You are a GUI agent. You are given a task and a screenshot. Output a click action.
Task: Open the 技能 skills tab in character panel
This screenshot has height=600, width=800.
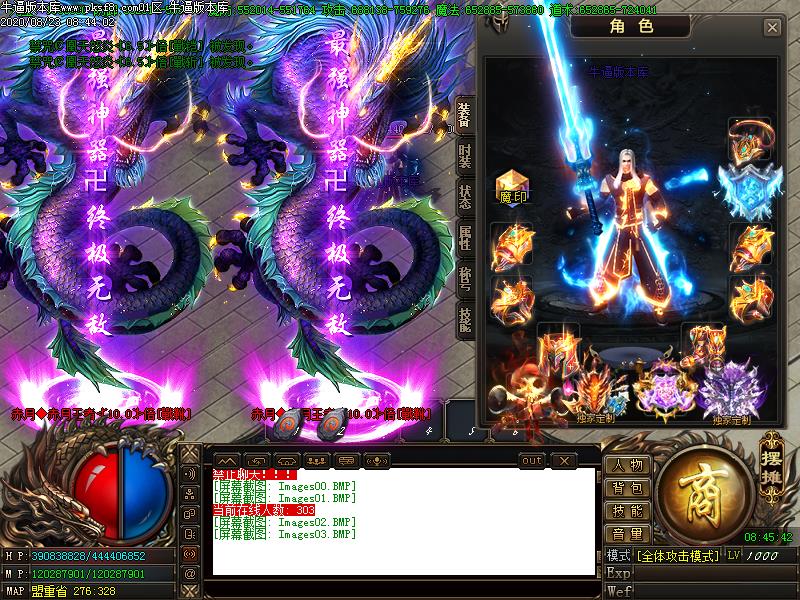[465, 318]
